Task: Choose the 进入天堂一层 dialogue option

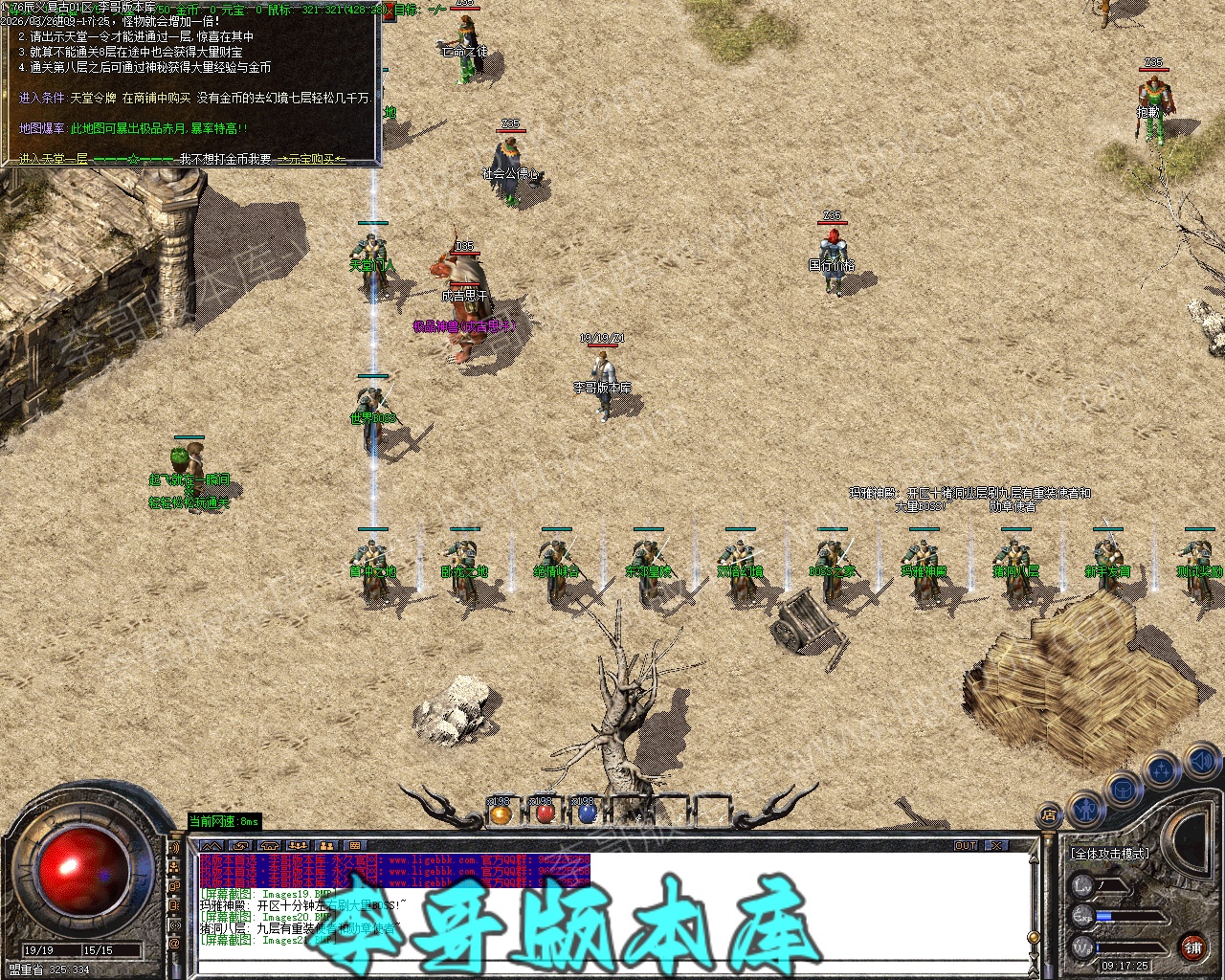Action: [54, 159]
